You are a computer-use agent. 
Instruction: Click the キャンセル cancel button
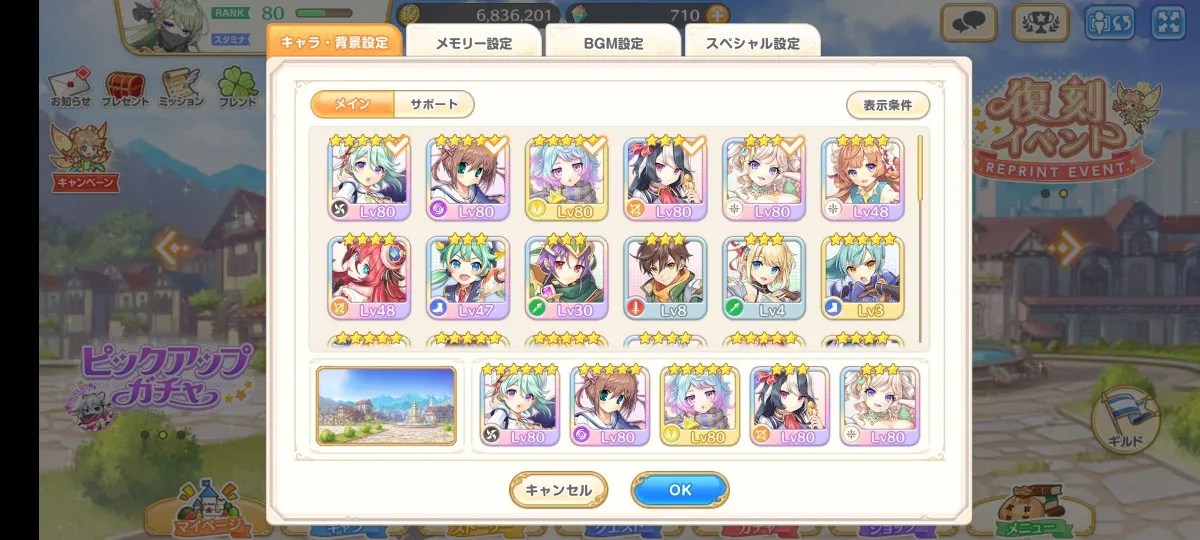tap(558, 490)
